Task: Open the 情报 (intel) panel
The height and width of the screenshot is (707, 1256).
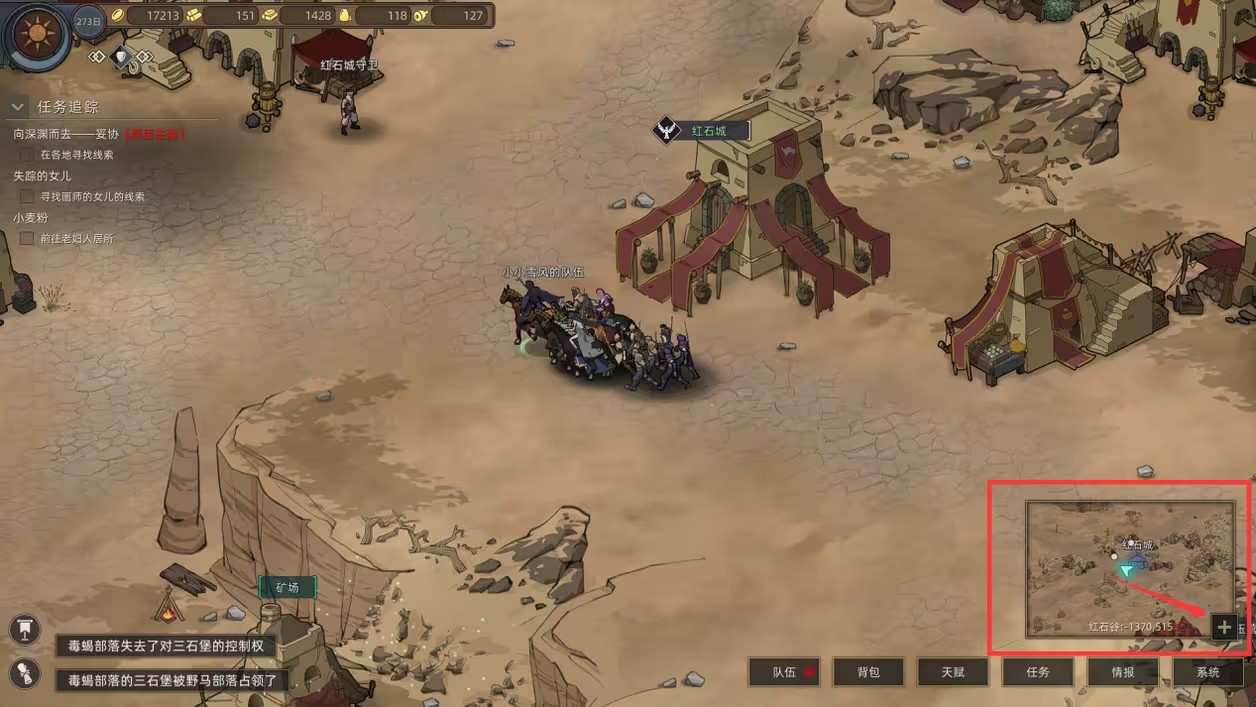Action: (x=1123, y=672)
